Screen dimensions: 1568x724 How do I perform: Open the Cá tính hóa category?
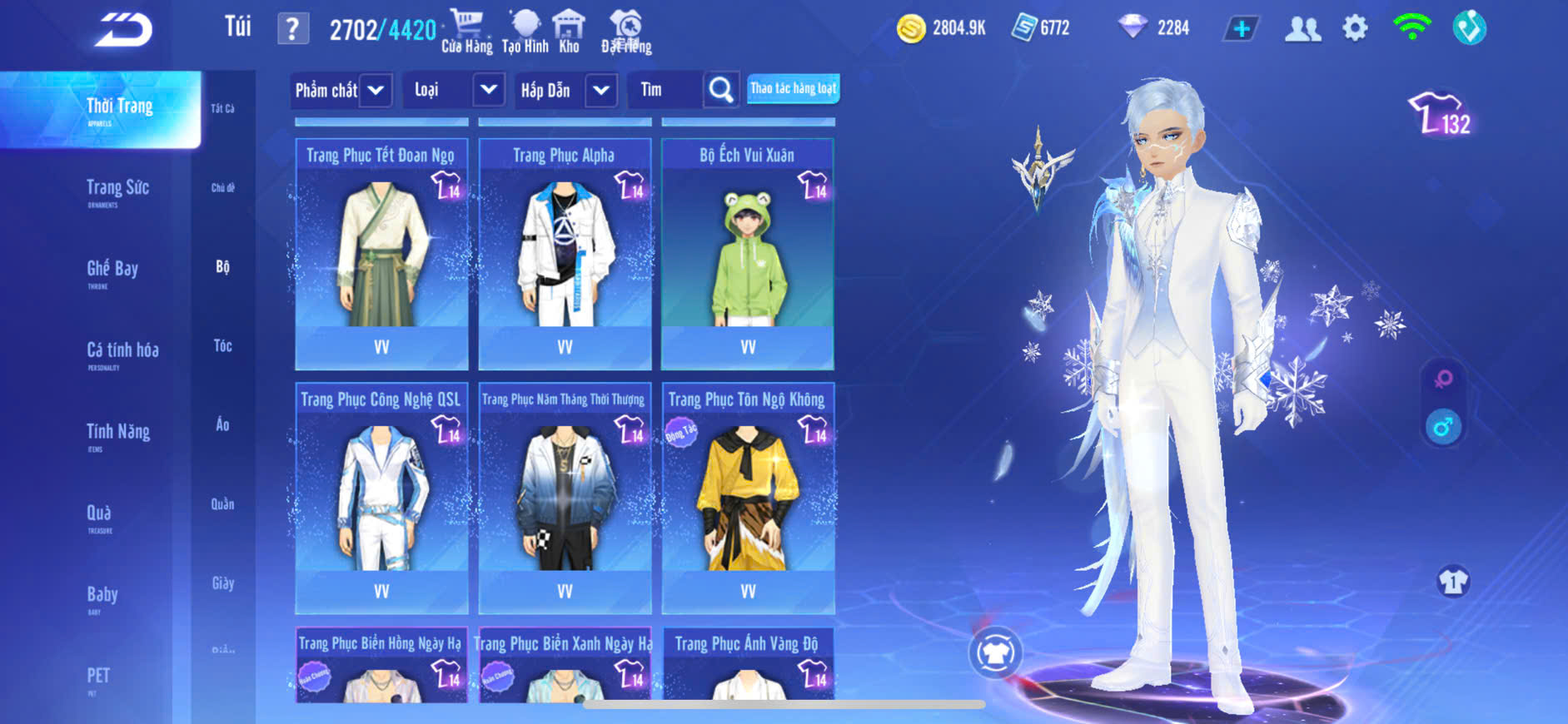[x=122, y=351]
